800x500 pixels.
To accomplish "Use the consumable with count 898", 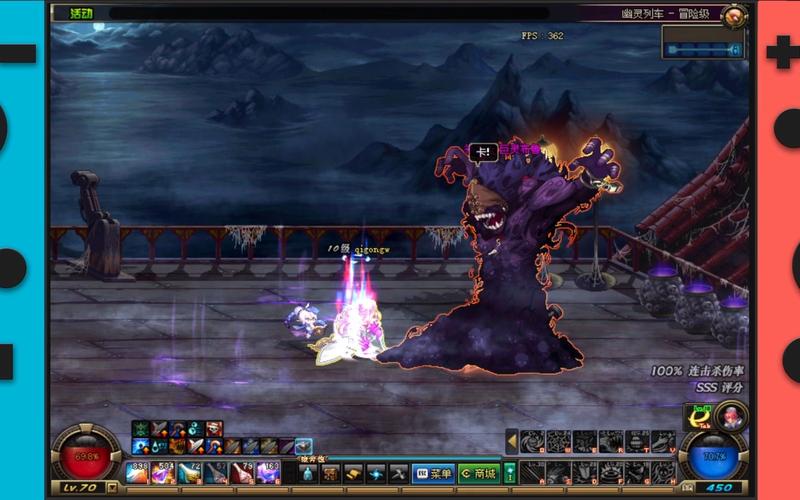I will point(137,472).
